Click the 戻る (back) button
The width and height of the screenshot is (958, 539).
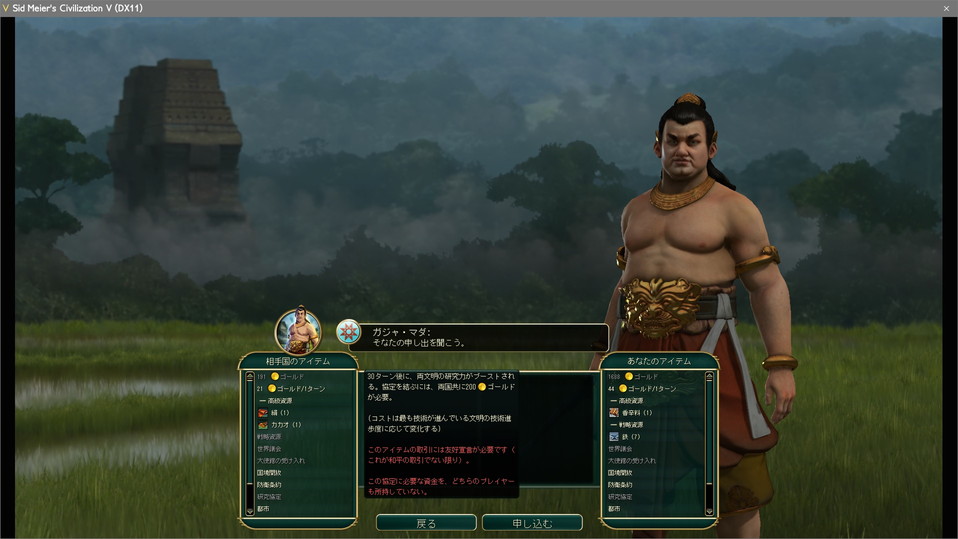426,522
